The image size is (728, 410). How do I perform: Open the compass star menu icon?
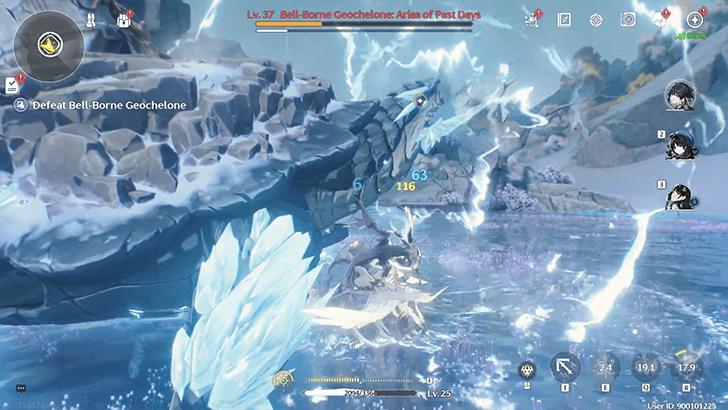coord(694,19)
